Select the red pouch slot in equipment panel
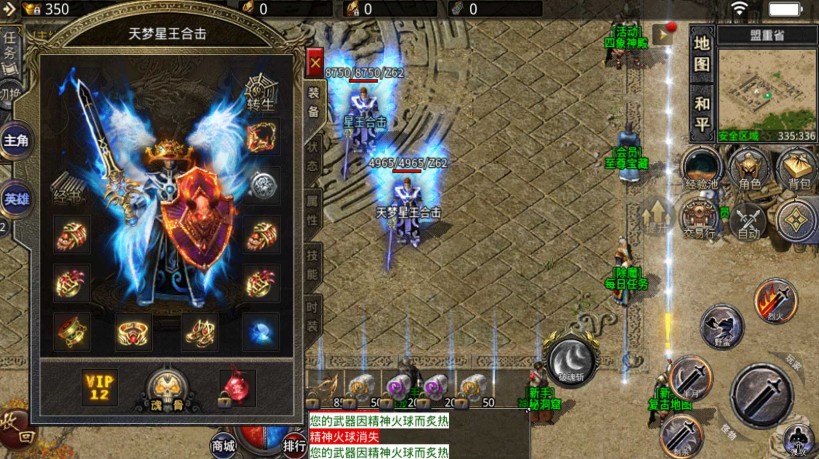The width and height of the screenshot is (819, 459). click(x=237, y=387)
